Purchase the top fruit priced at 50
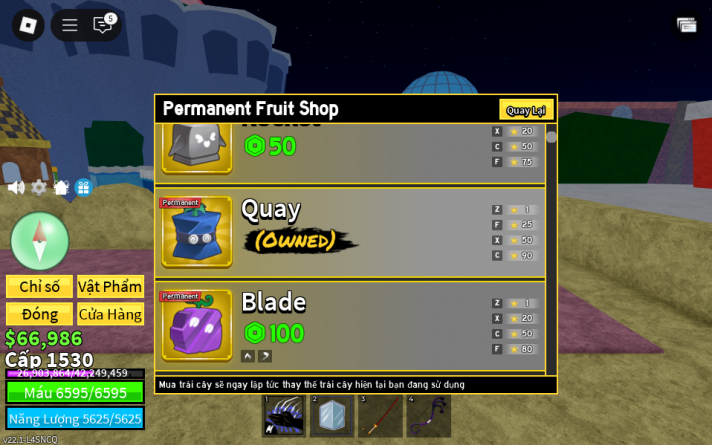This screenshot has height=445, width=712. tap(270, 147)
